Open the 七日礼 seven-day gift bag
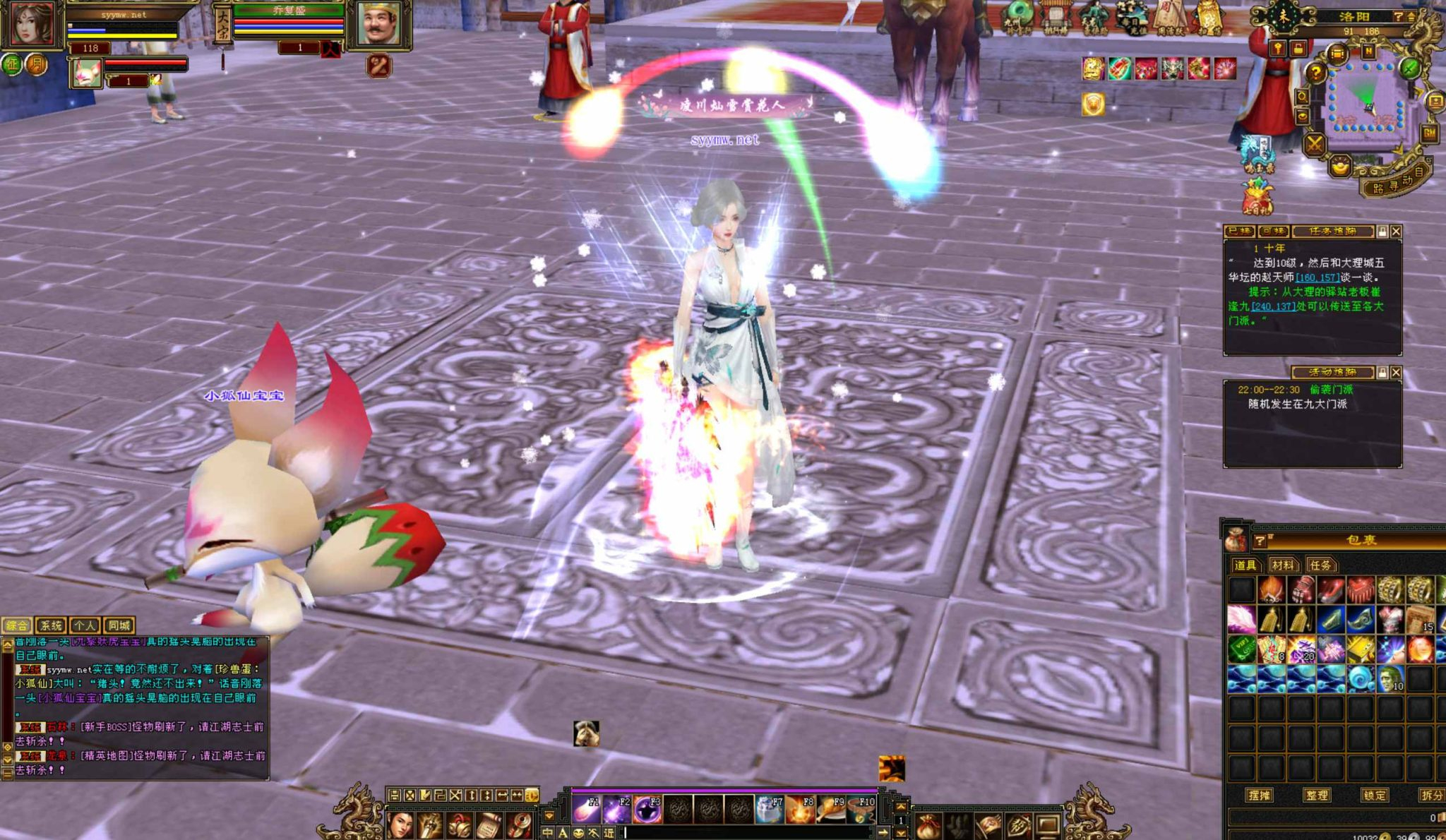Screen dimensions: 1446x840 click(x=1257, y=198)
